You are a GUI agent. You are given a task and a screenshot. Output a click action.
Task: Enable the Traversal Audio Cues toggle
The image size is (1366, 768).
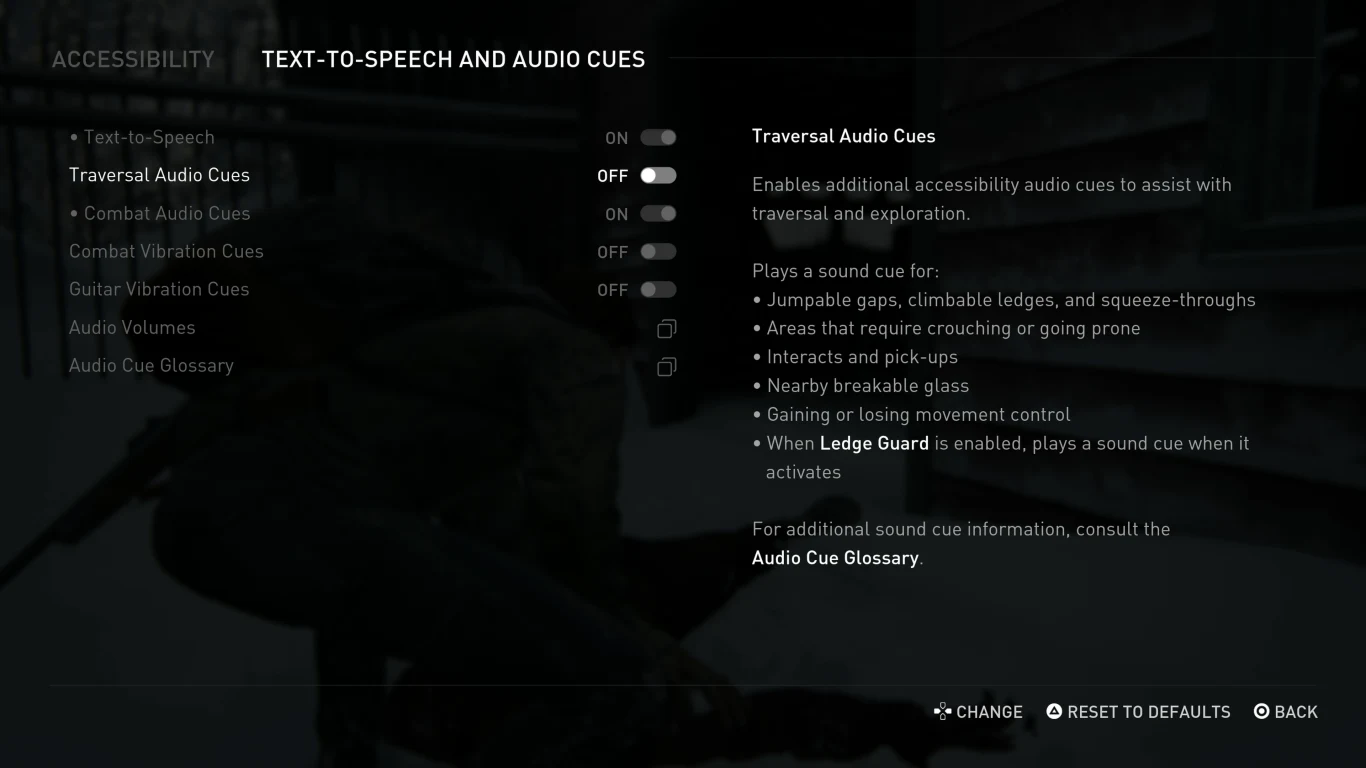[x=658, y=176]
